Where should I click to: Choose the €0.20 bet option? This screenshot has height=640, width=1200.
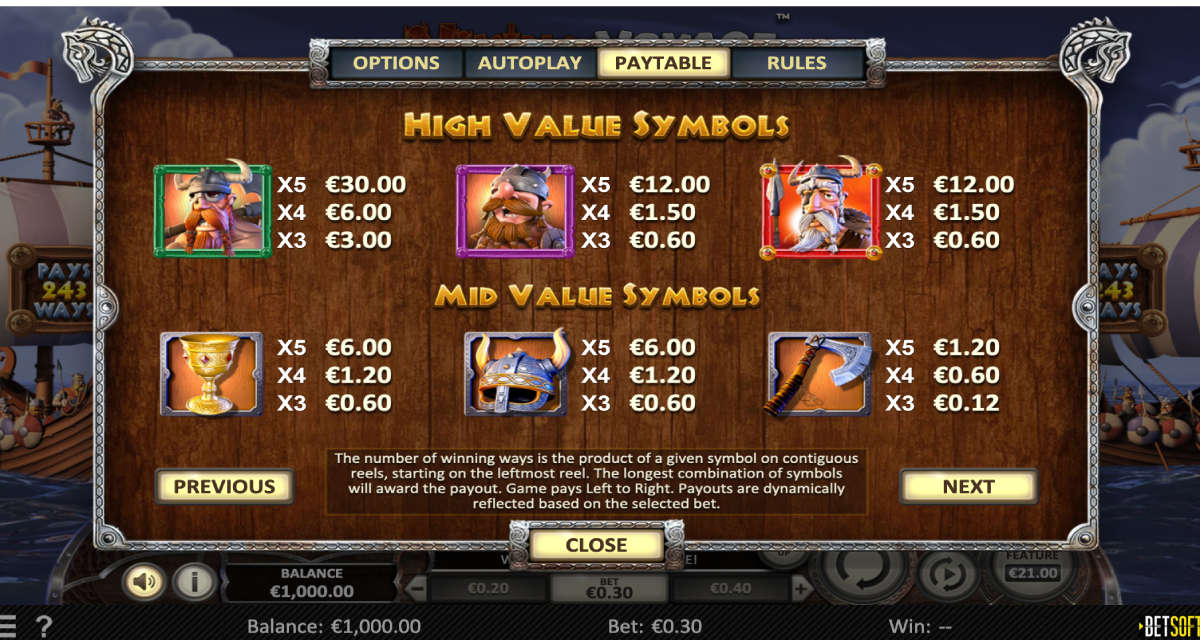[487, 589]
